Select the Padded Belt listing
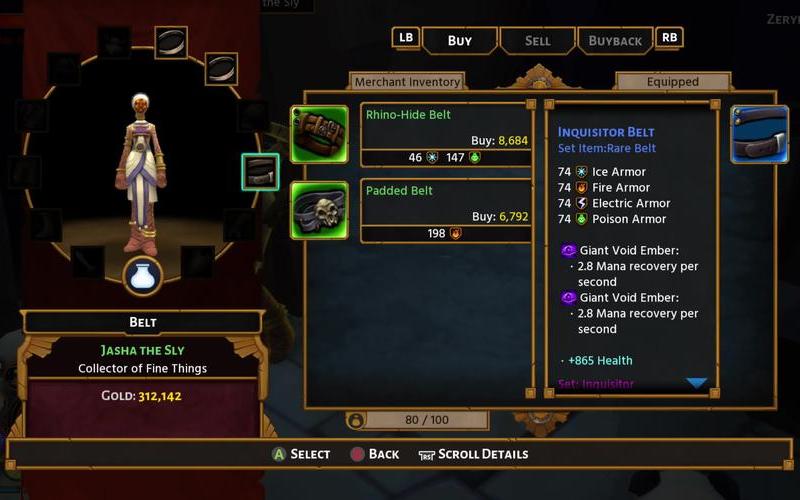 (x=444, y=210)
